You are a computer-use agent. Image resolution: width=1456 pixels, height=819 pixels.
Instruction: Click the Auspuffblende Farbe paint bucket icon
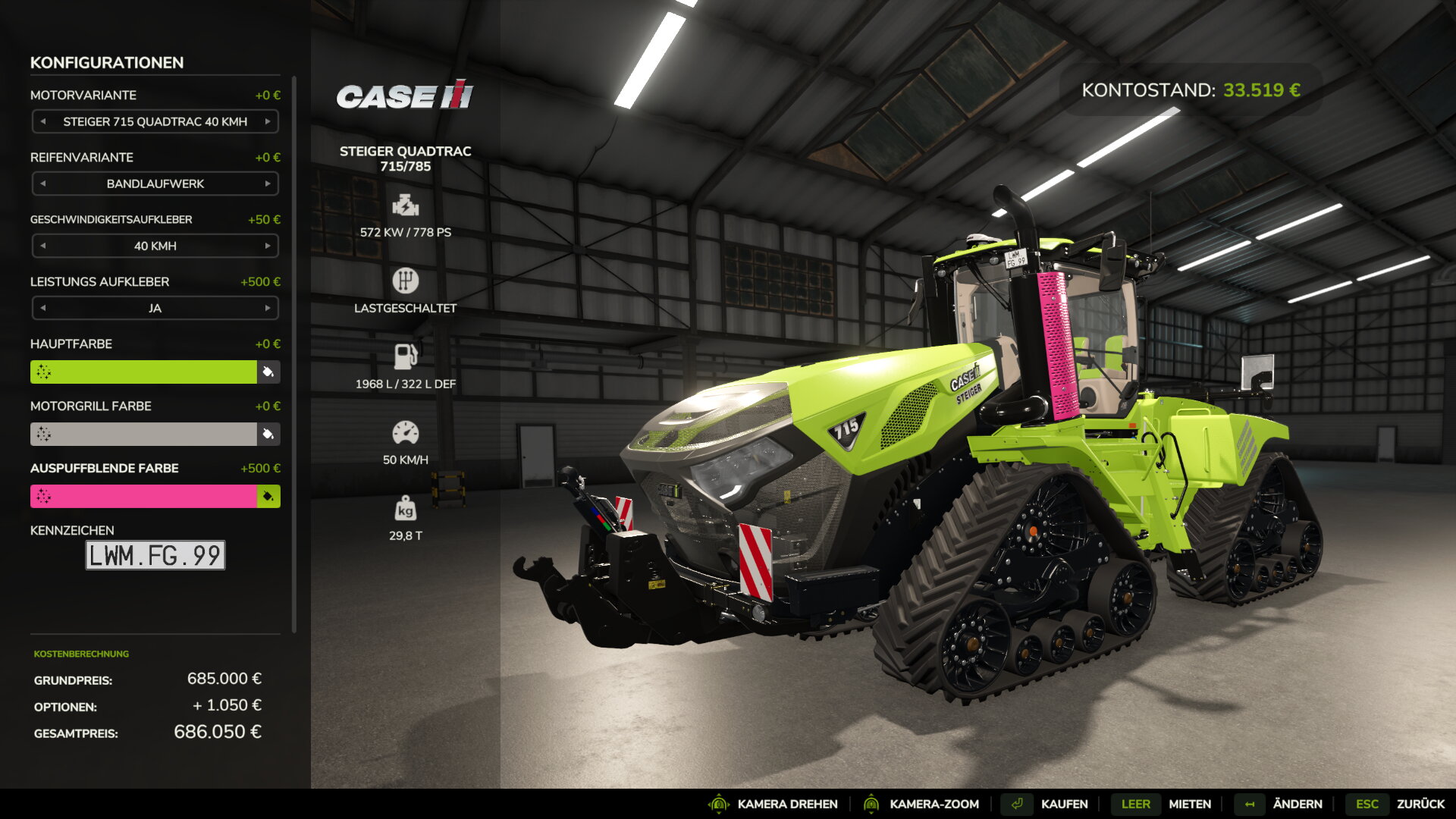point(268,496)
